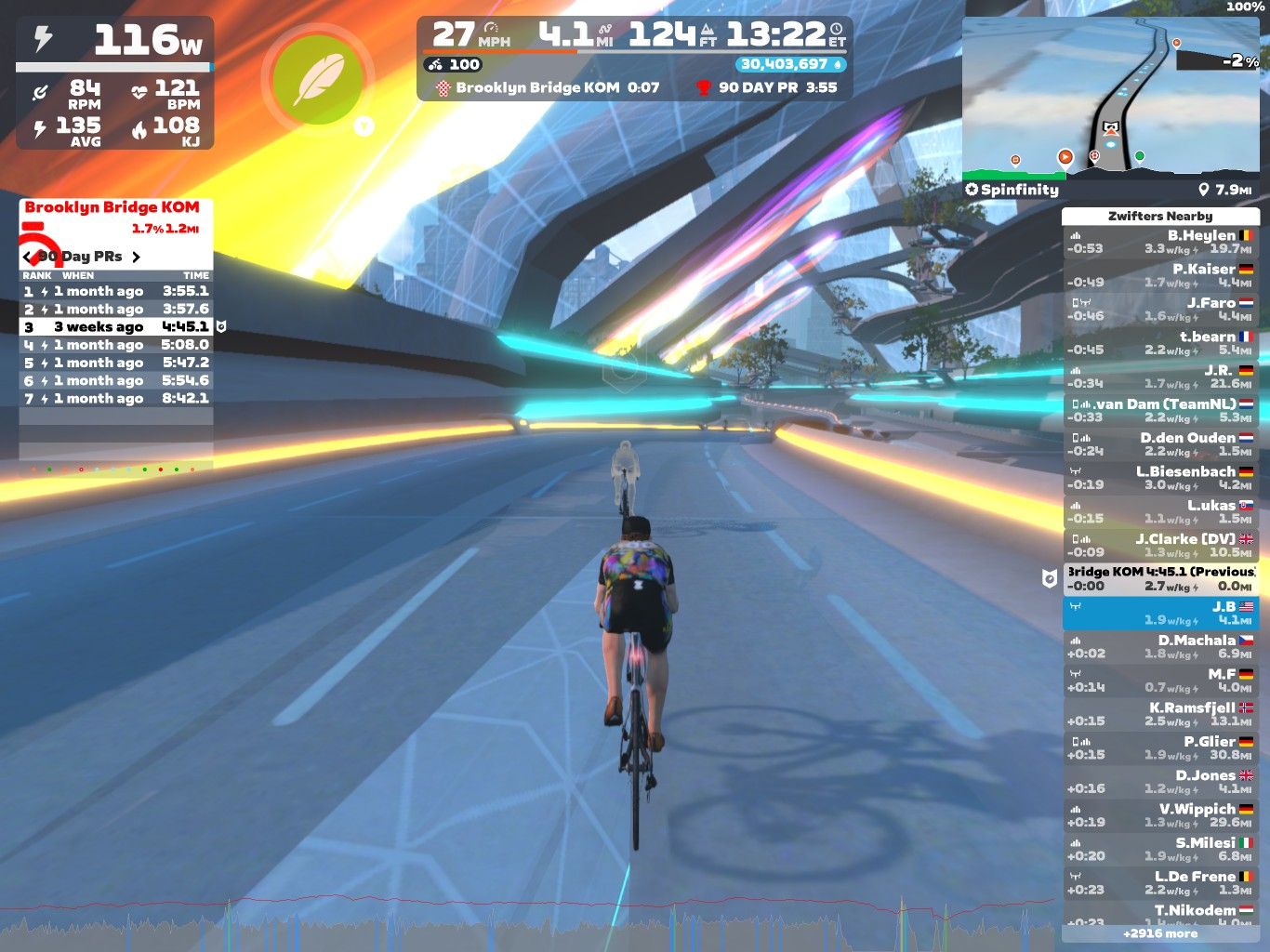Open the power watts display panel
The image size is (1270, 952).
pyautogui.click(x=115, y=41)
